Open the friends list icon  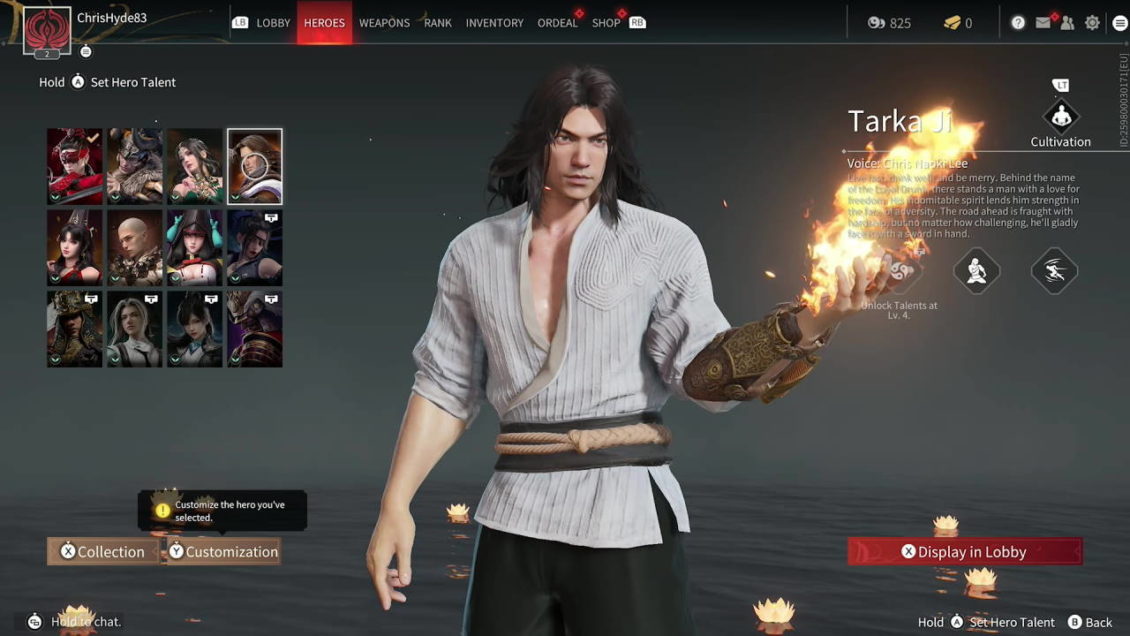pos(1067,23)
